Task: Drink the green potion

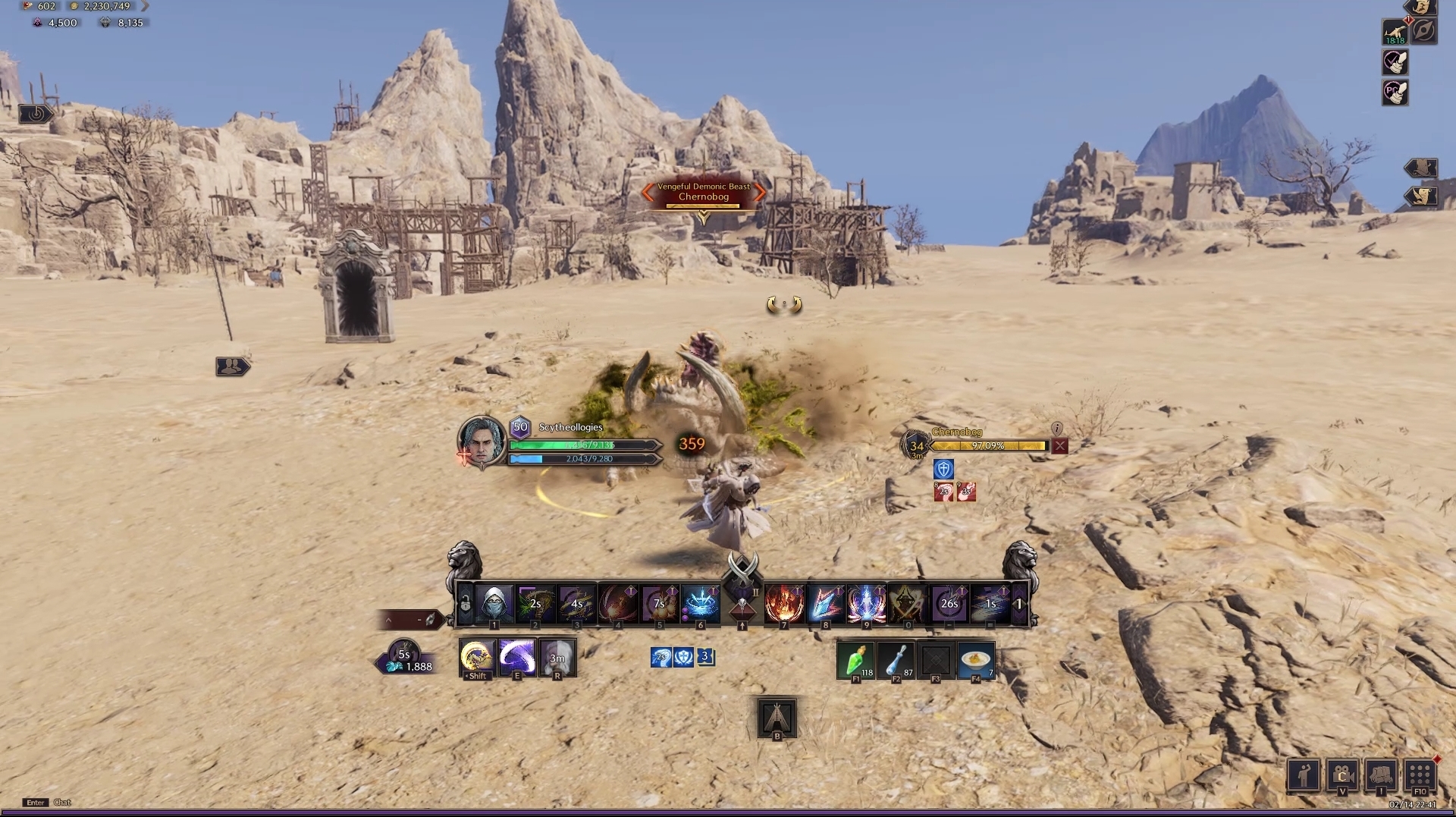Action: click(855, 660)
